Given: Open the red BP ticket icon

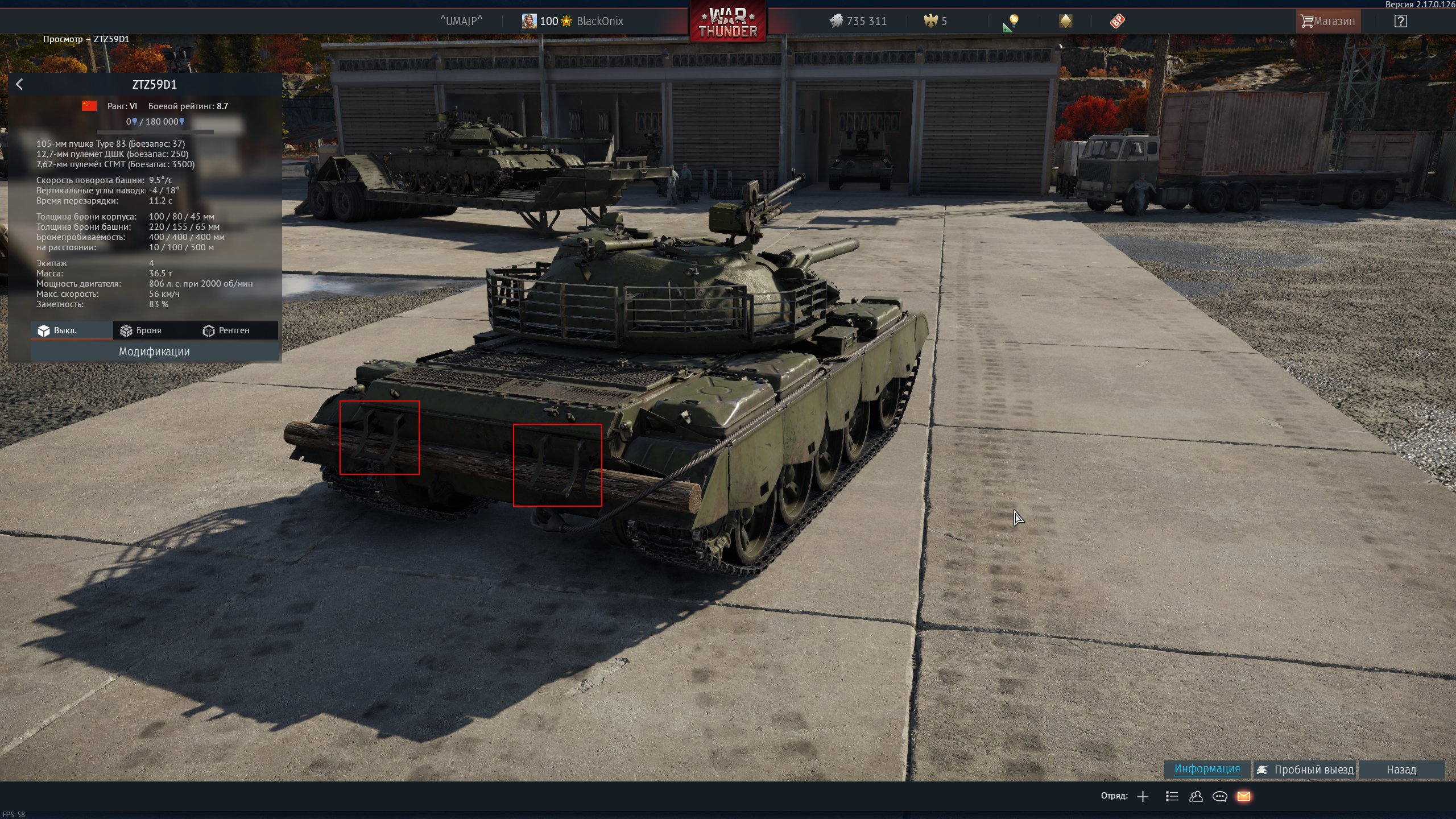Looking at the screenshot, I should point(1117,22).
